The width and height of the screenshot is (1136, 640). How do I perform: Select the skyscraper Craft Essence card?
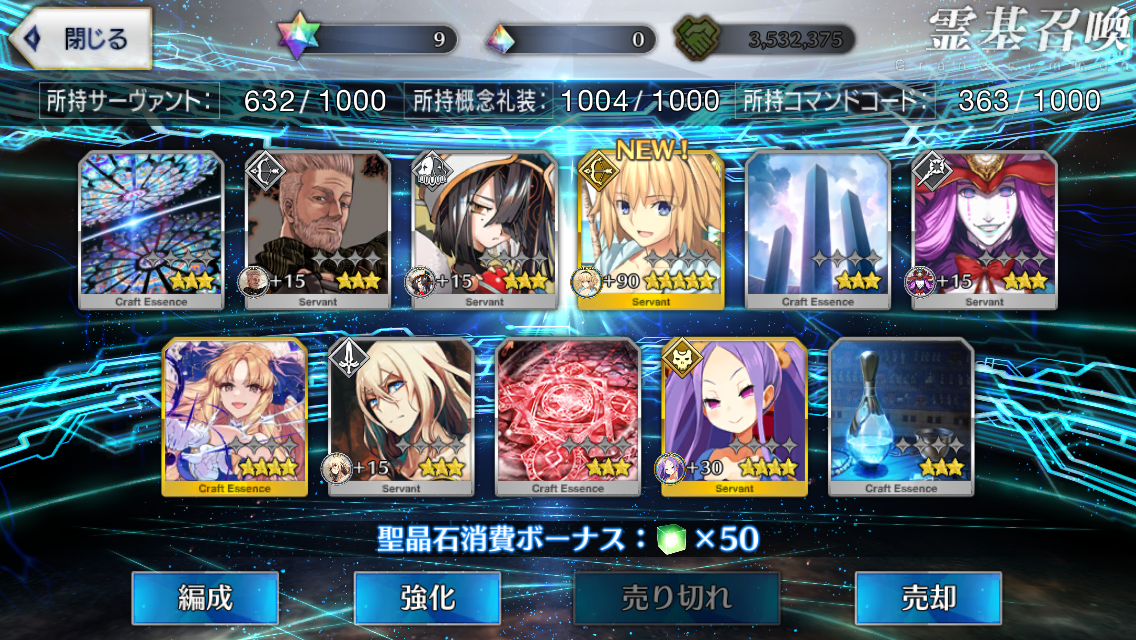click(818, 229)
